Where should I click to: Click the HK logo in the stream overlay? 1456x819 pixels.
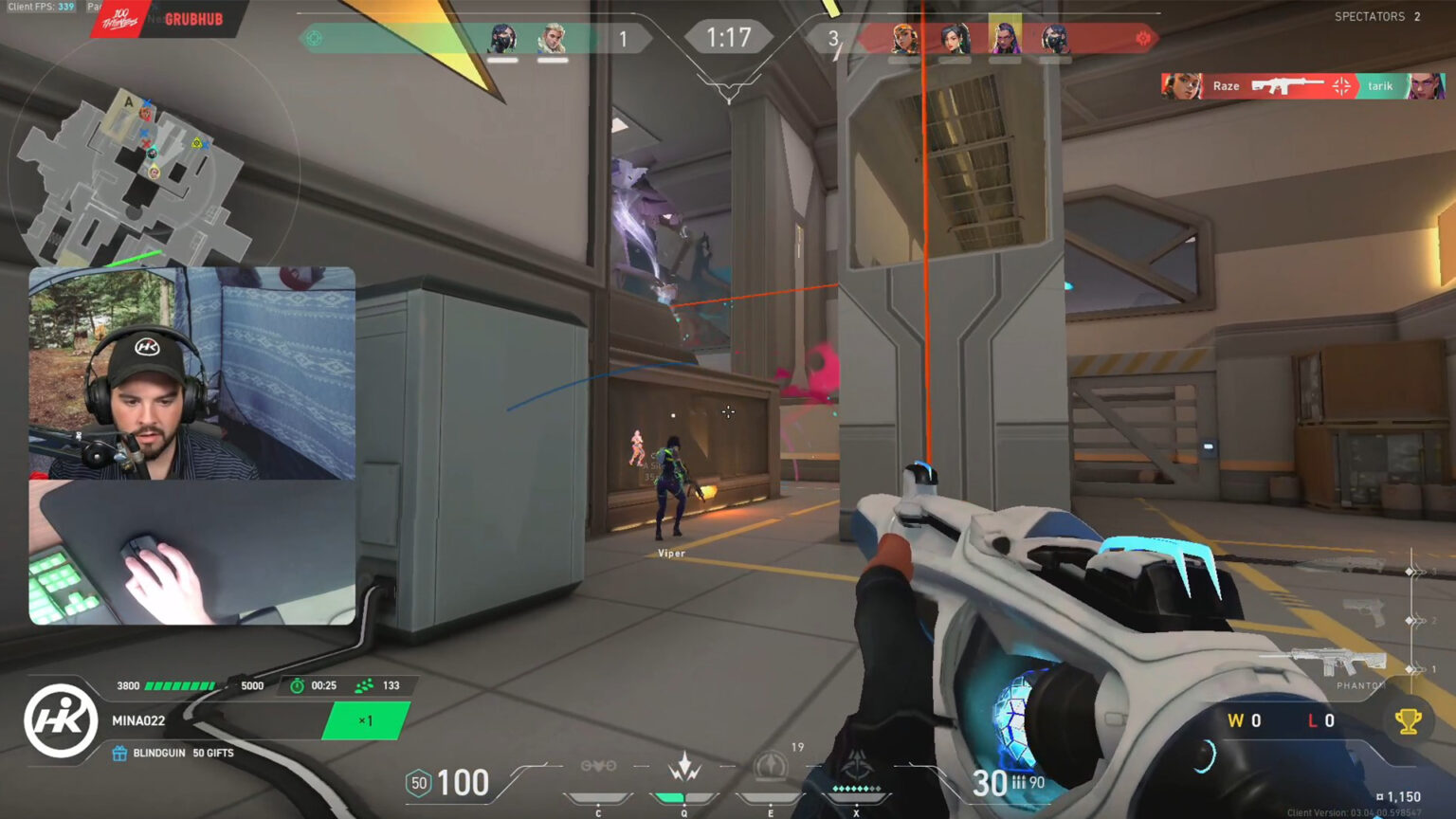tap(64, 720)
